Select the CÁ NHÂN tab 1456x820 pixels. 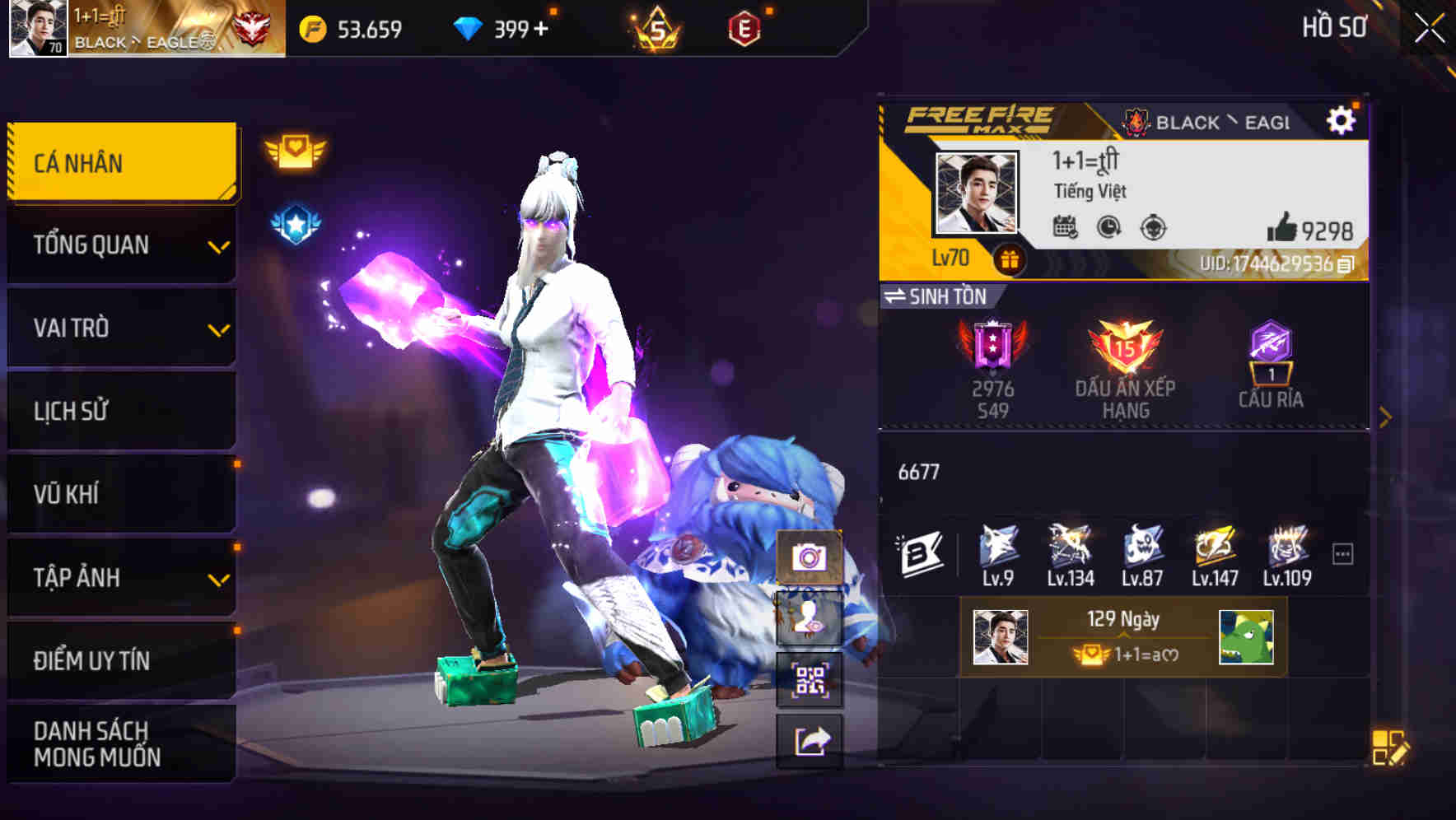[120, 161]
